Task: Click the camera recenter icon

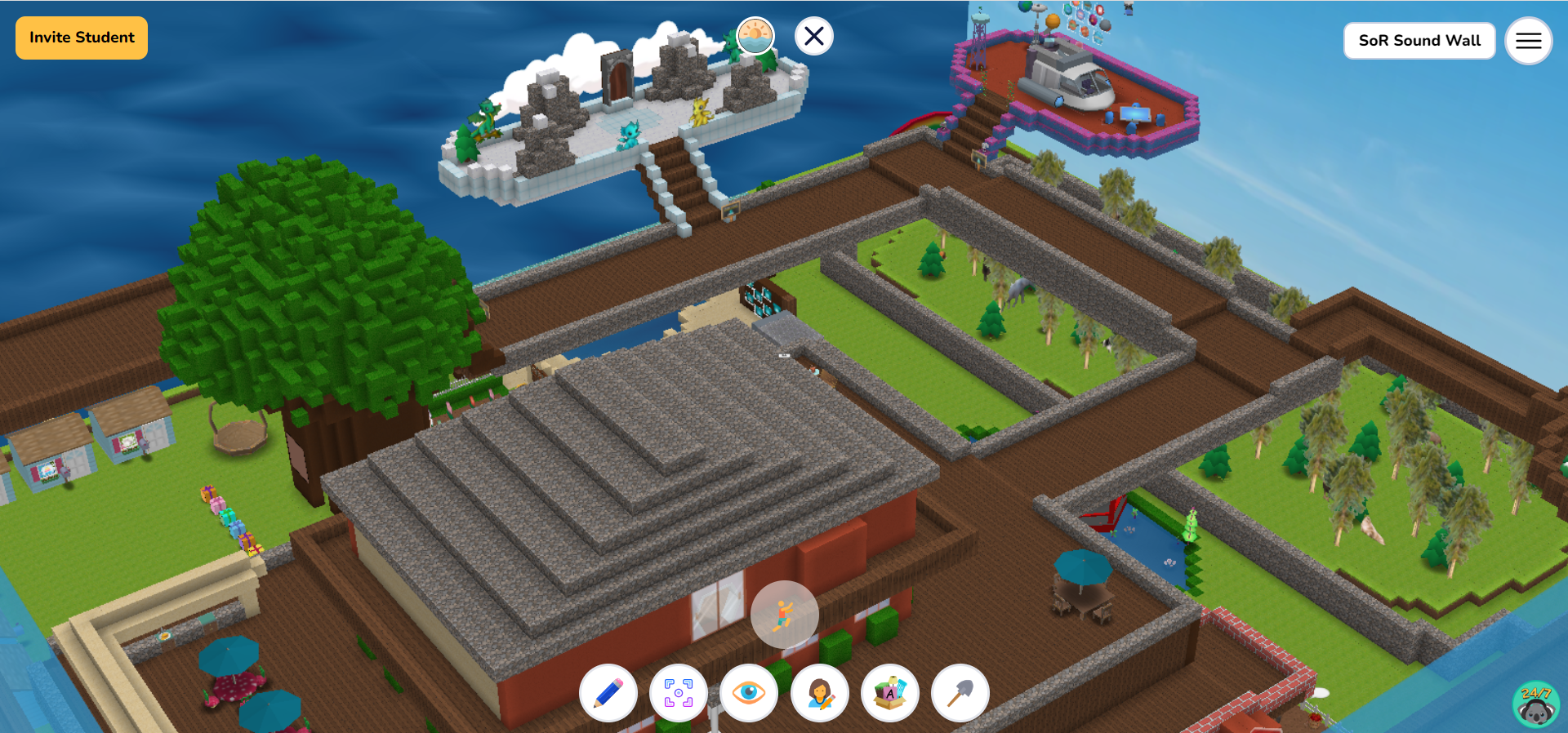Action: coord(678,693)
